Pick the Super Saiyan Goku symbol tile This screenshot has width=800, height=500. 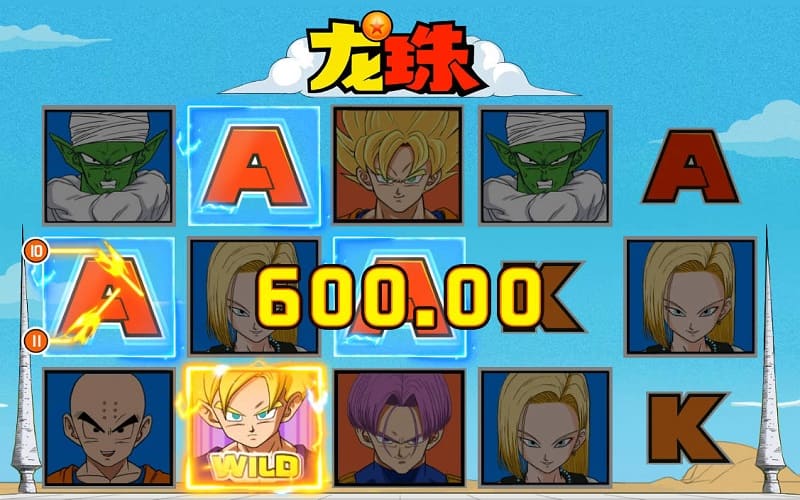click(x=398, y=165)
